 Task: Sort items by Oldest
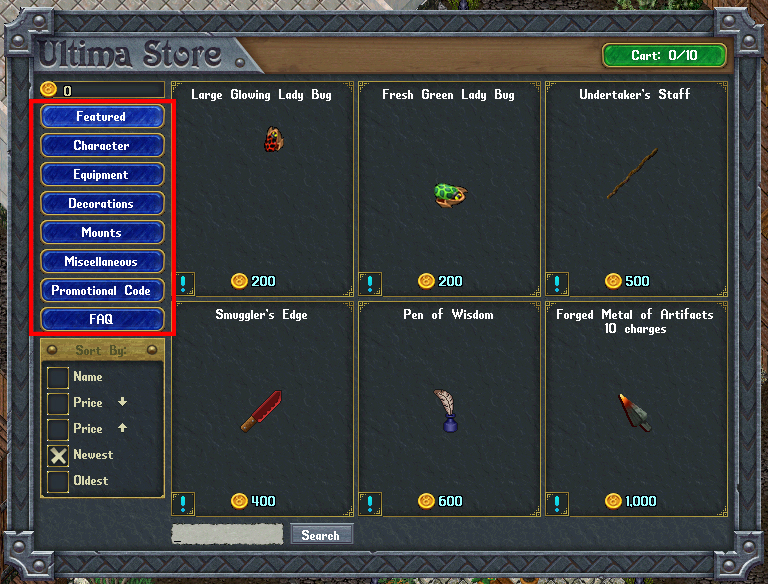click(x=59, y=481)
